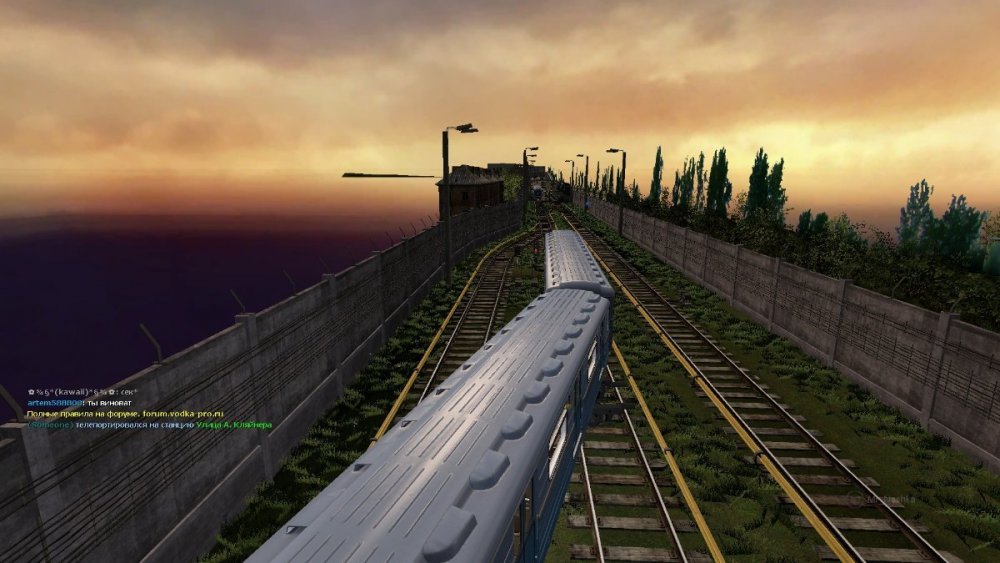Viewport: 1000px width, 563px height.
Task: Click artem588808's chat message
Action: point(81,402)
